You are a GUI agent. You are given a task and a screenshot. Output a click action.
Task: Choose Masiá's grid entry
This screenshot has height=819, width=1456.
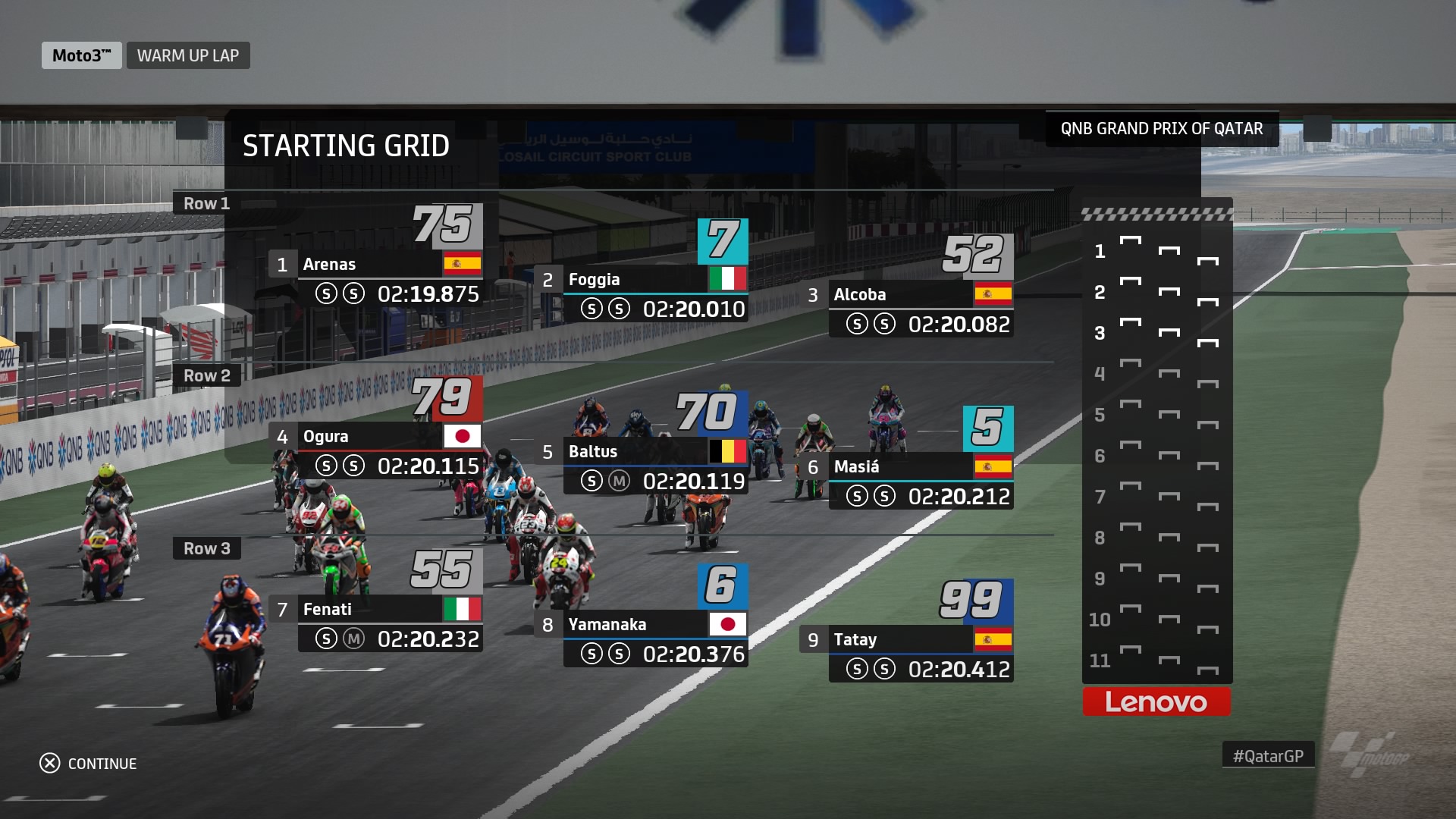pyautogui.click(x=906, y=467)
